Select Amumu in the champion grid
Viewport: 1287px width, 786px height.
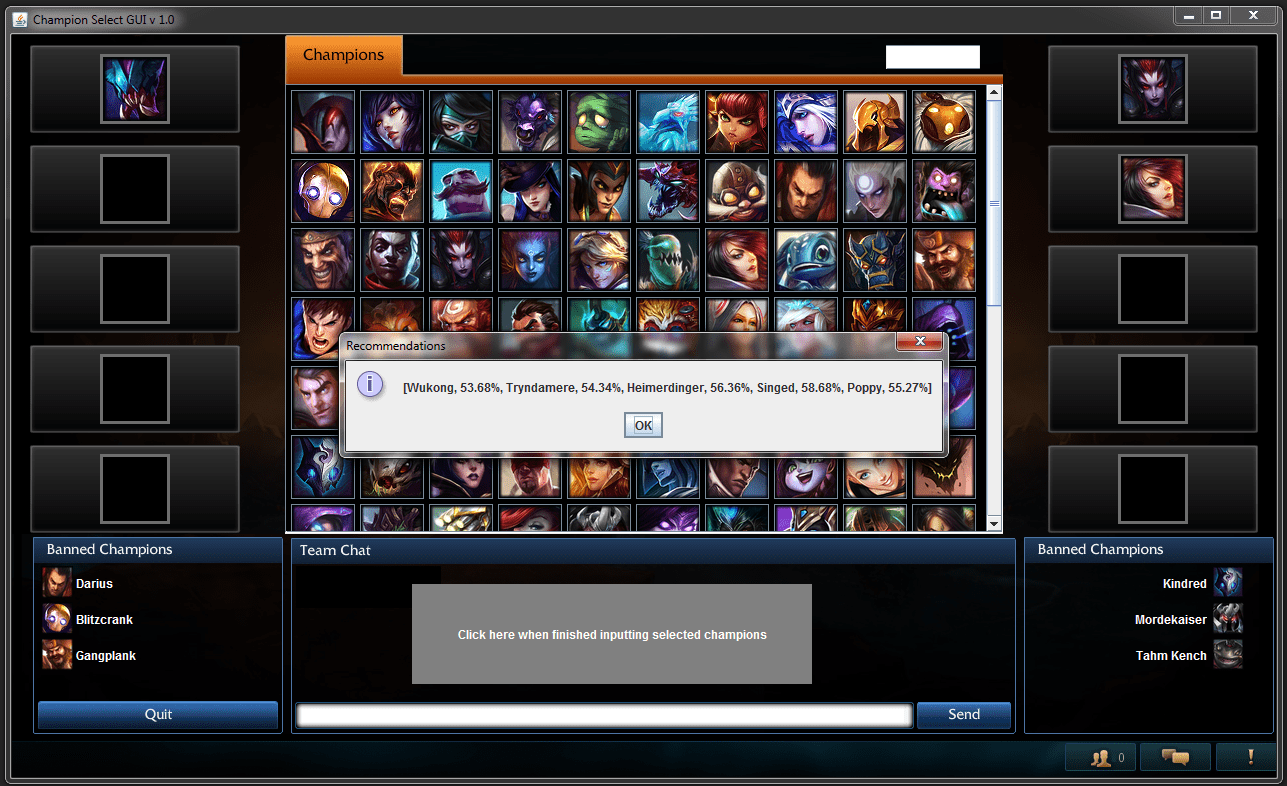598,121
